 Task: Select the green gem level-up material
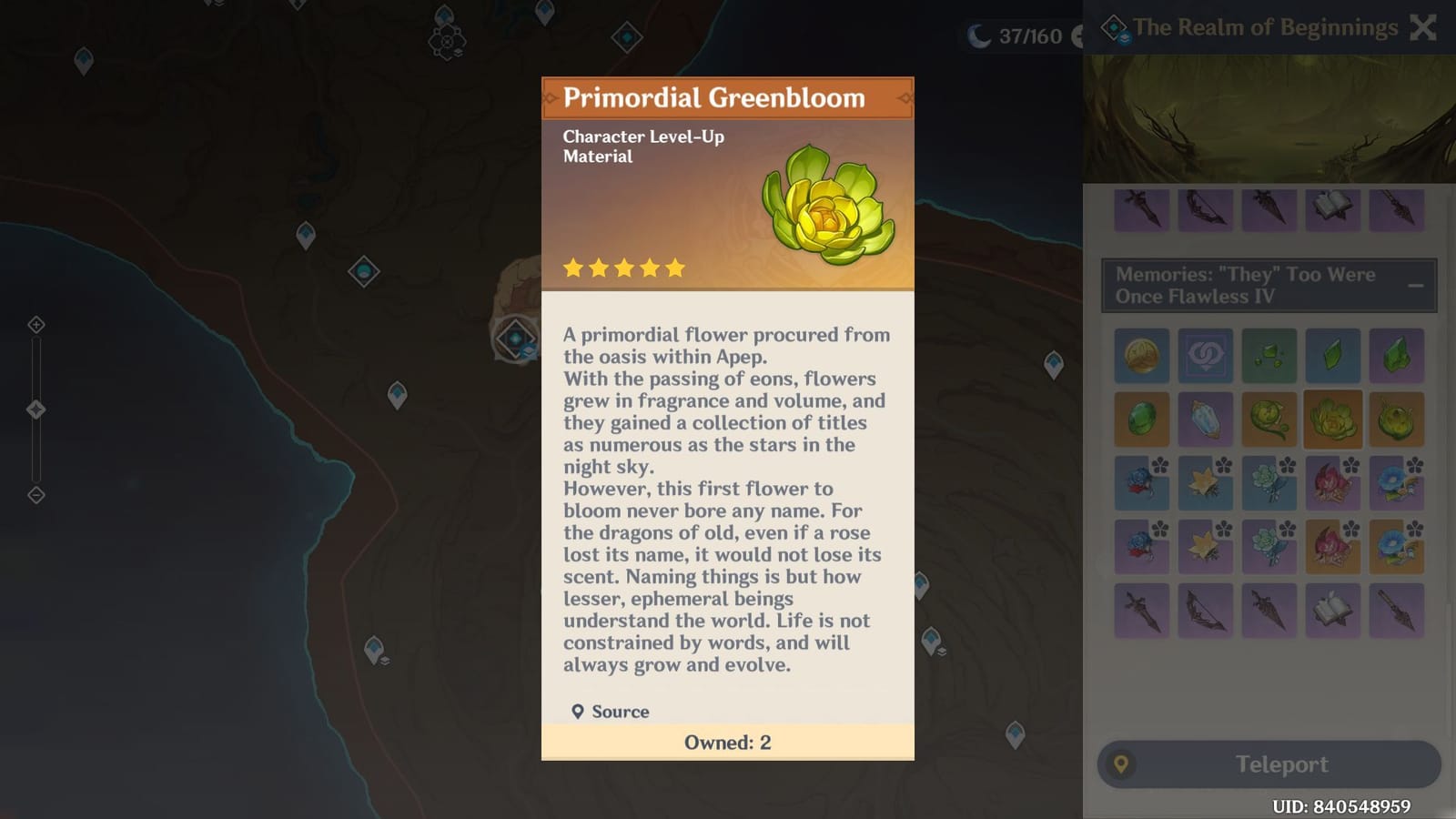coord(1141,420)
